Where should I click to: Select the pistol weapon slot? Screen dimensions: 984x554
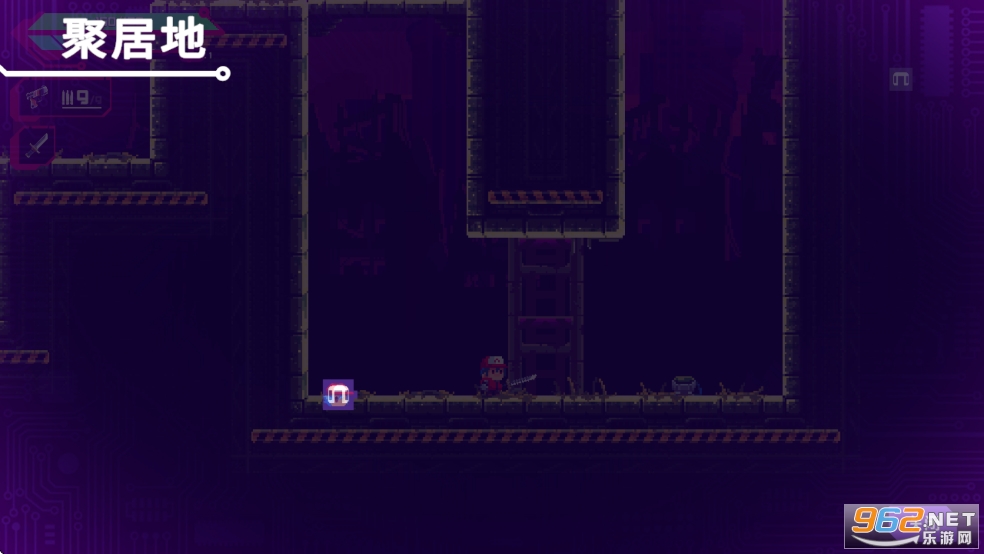(36, 98)
